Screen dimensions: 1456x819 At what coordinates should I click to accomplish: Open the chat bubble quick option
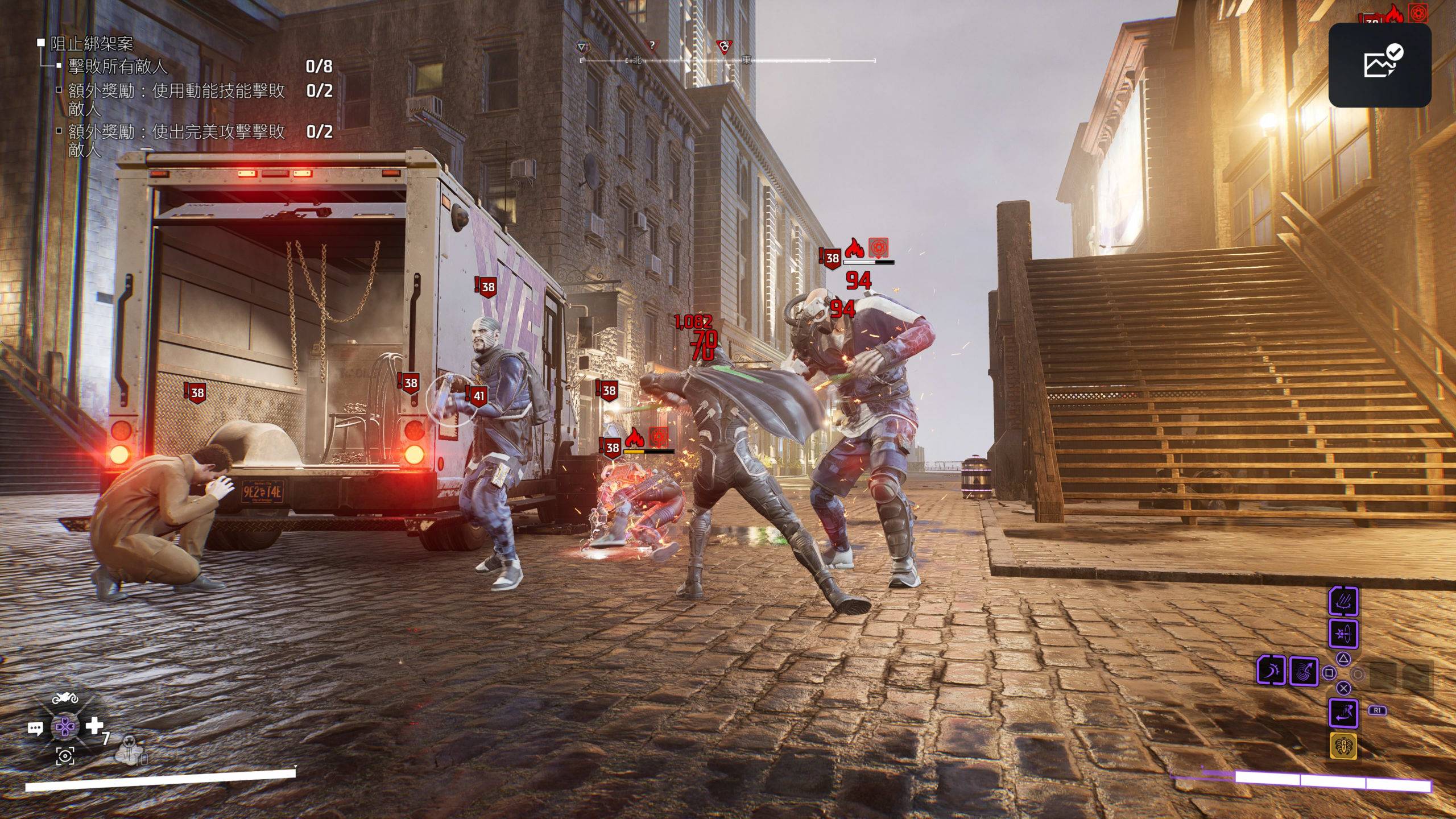point(35,728)
